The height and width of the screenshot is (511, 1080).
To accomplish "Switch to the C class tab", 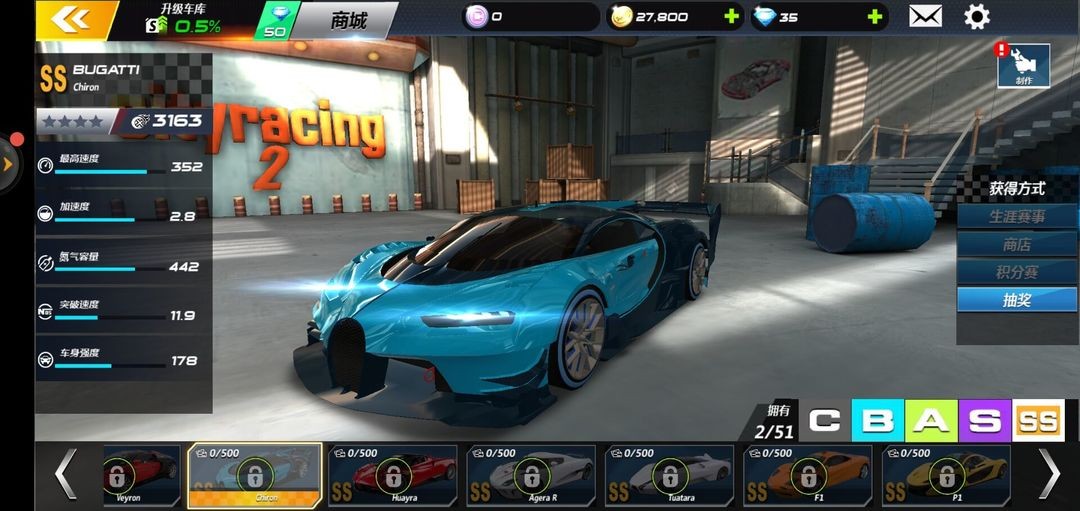I will click(824, 421).
